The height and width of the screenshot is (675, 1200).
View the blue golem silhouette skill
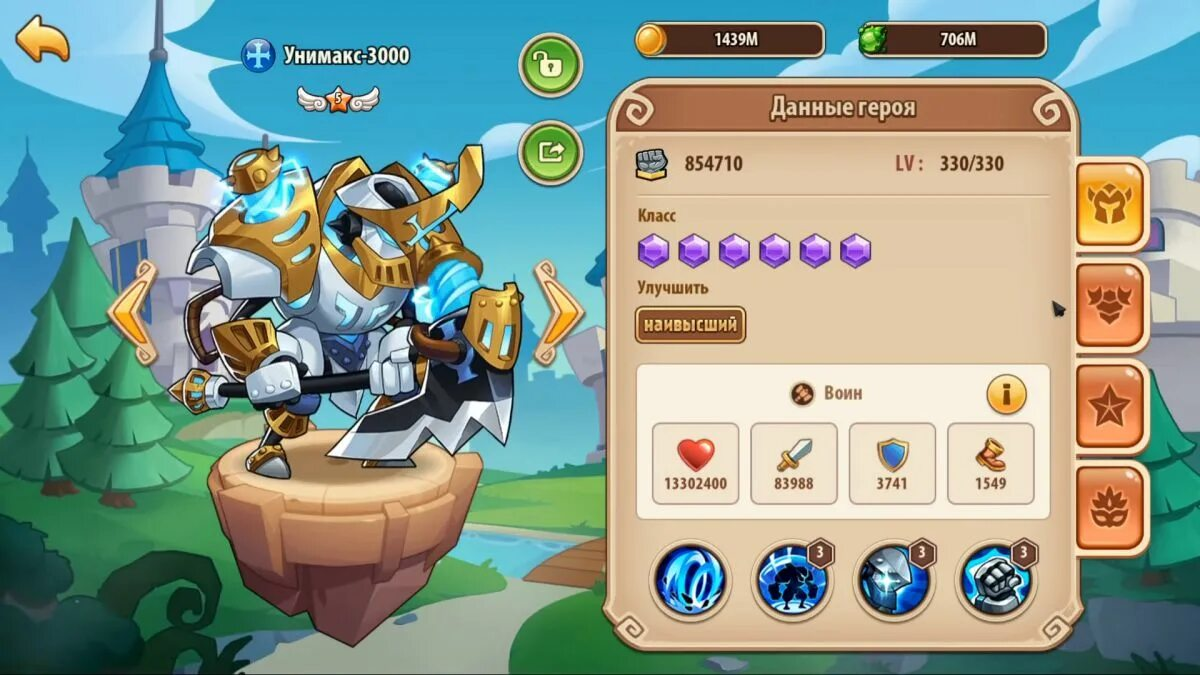tap(791, 581)
